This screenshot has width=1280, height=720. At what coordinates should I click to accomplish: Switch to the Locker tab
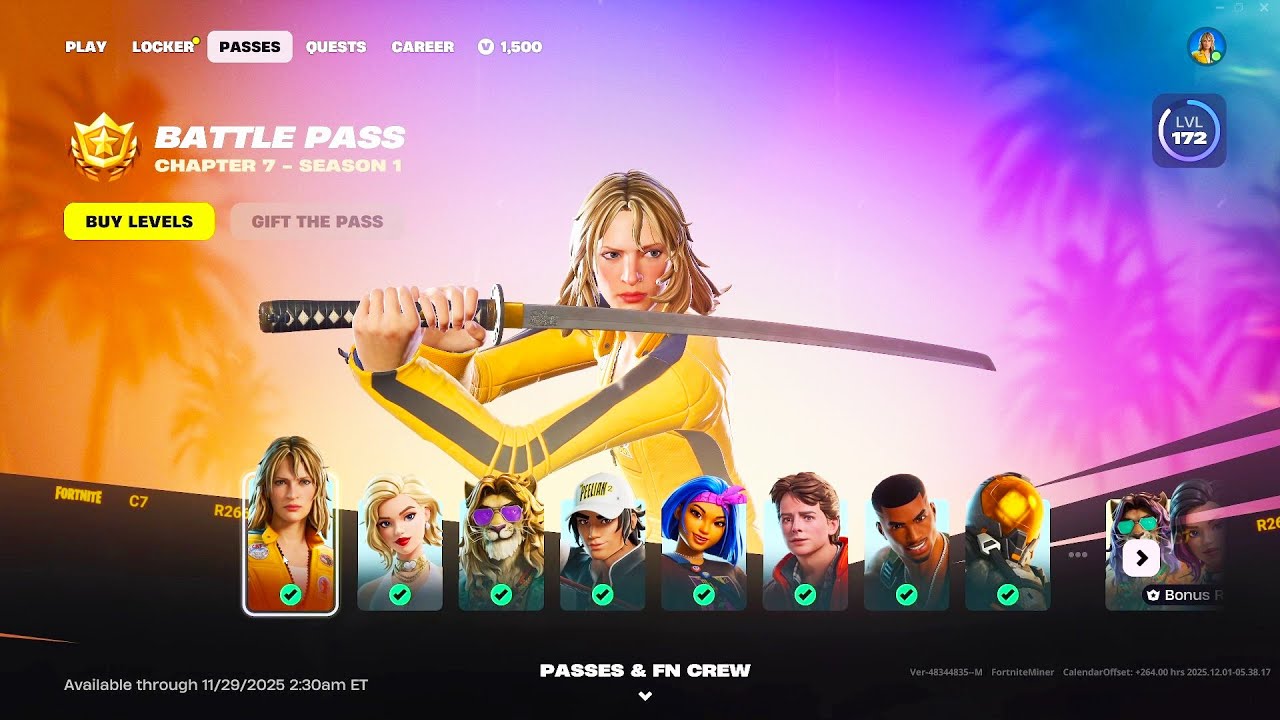(163, 47)
